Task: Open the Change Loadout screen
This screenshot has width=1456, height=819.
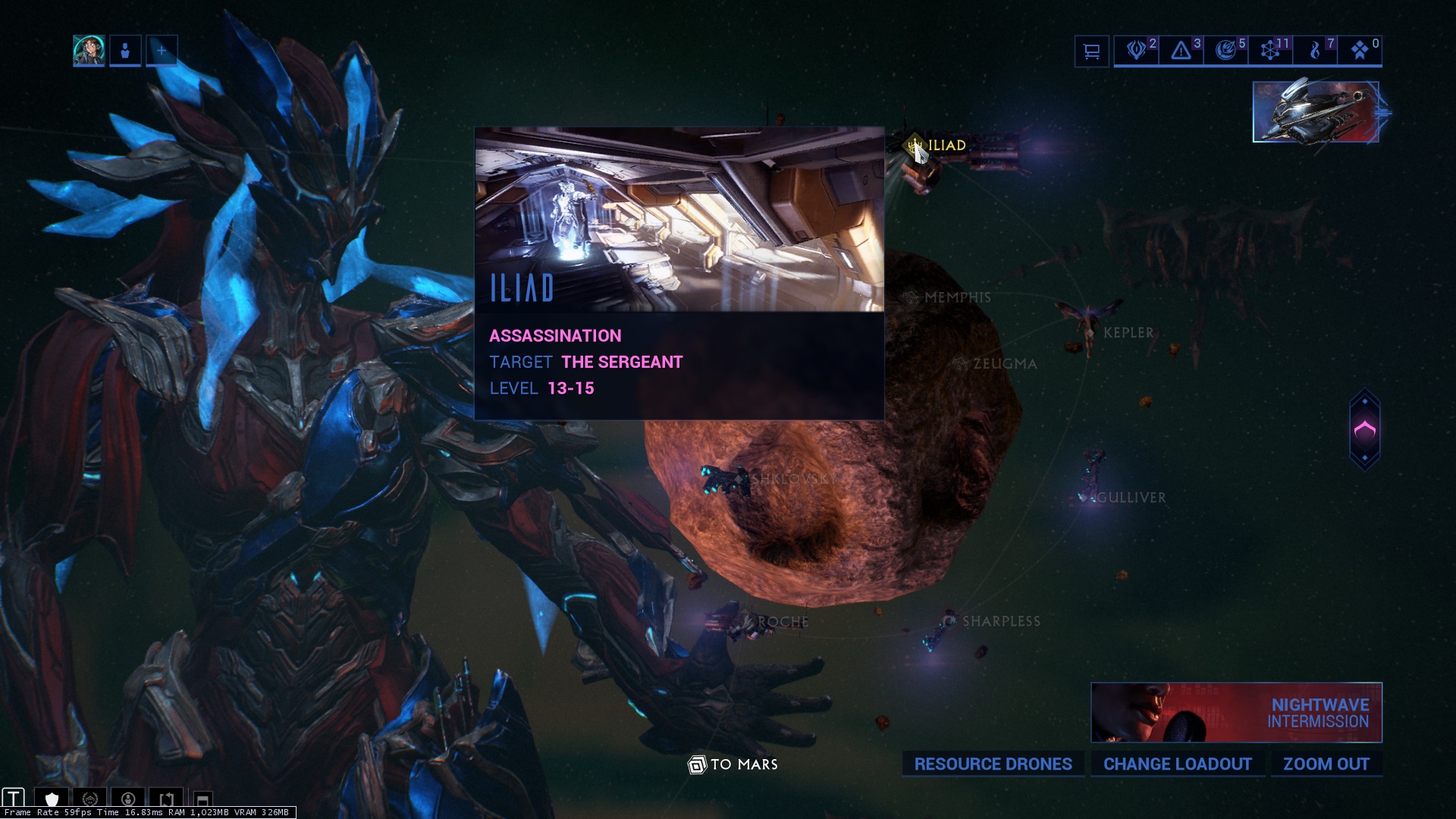Action: click(x=1177, y=764)
